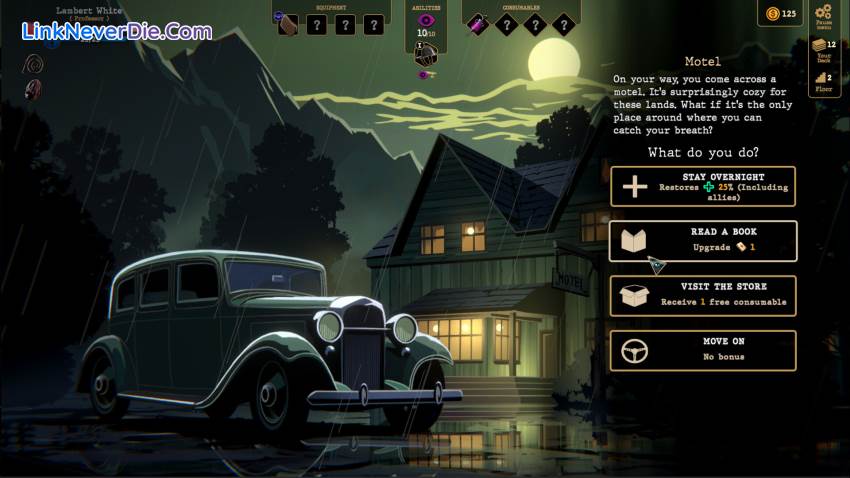This screenshot has height=478, width=850.
Task: Click the fist ability icon under Abilities
Action: pos(425,51)
